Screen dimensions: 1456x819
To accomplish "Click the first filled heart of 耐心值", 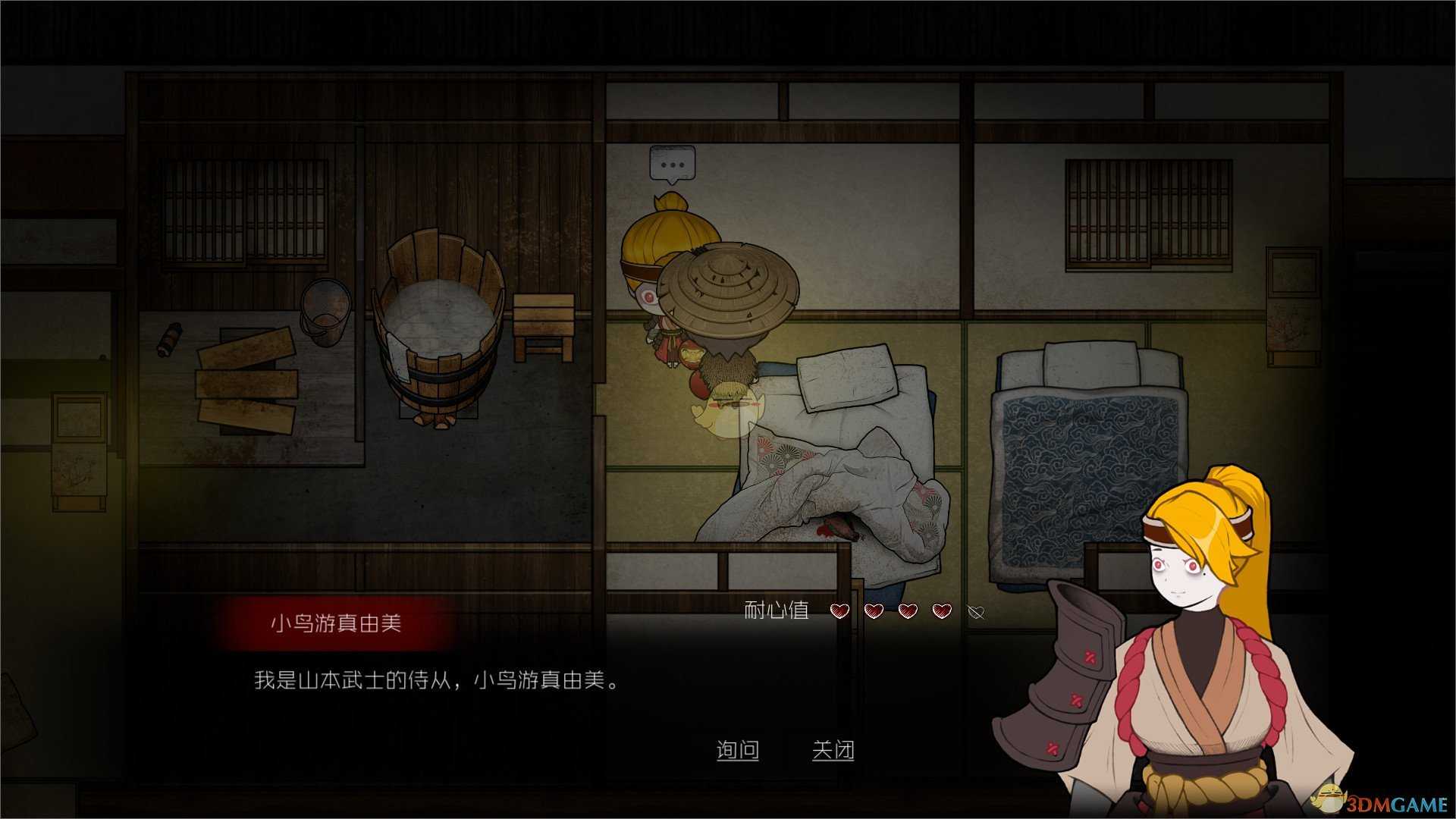I will click(x=839, y=611).
